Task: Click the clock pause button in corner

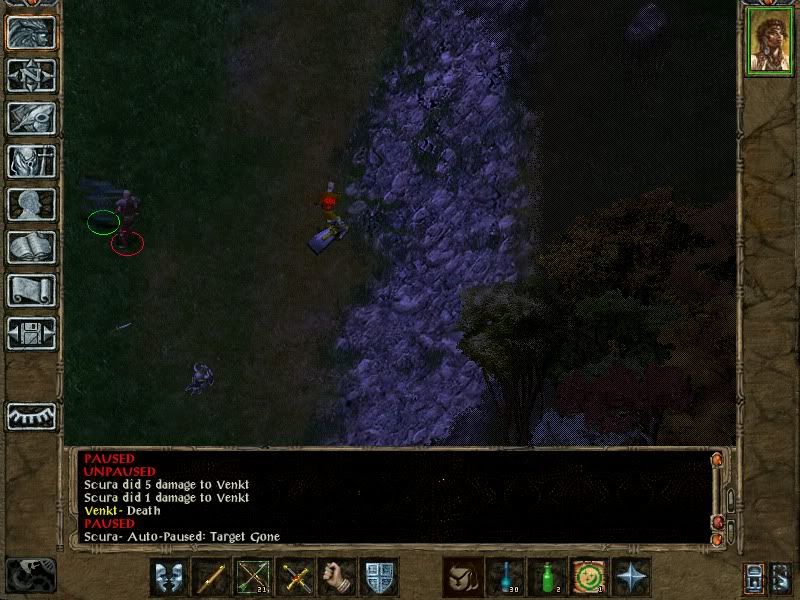Action: point(31,575)
